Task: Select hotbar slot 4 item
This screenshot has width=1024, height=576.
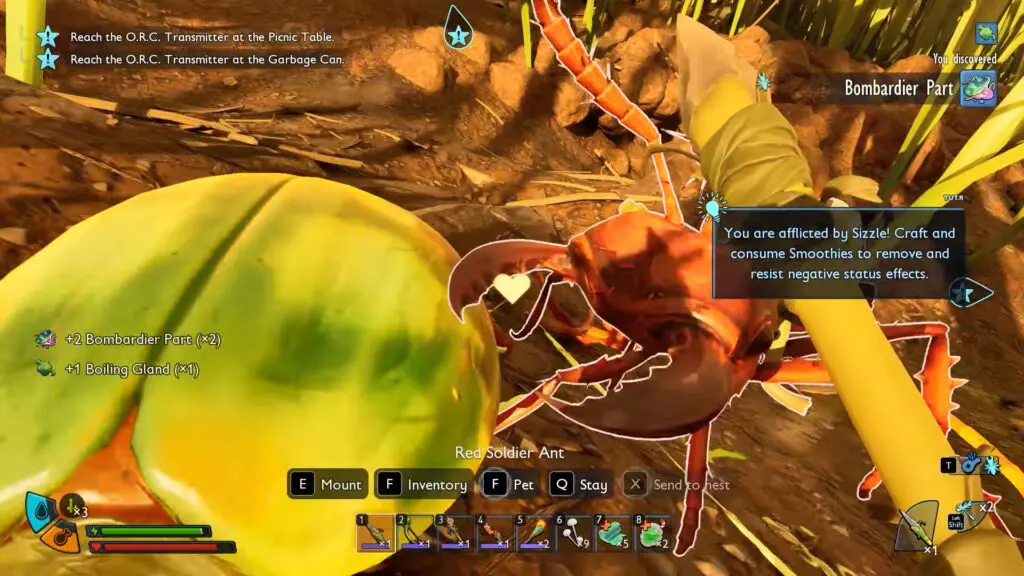Action: pyautogui.click(x=493, y=533)
